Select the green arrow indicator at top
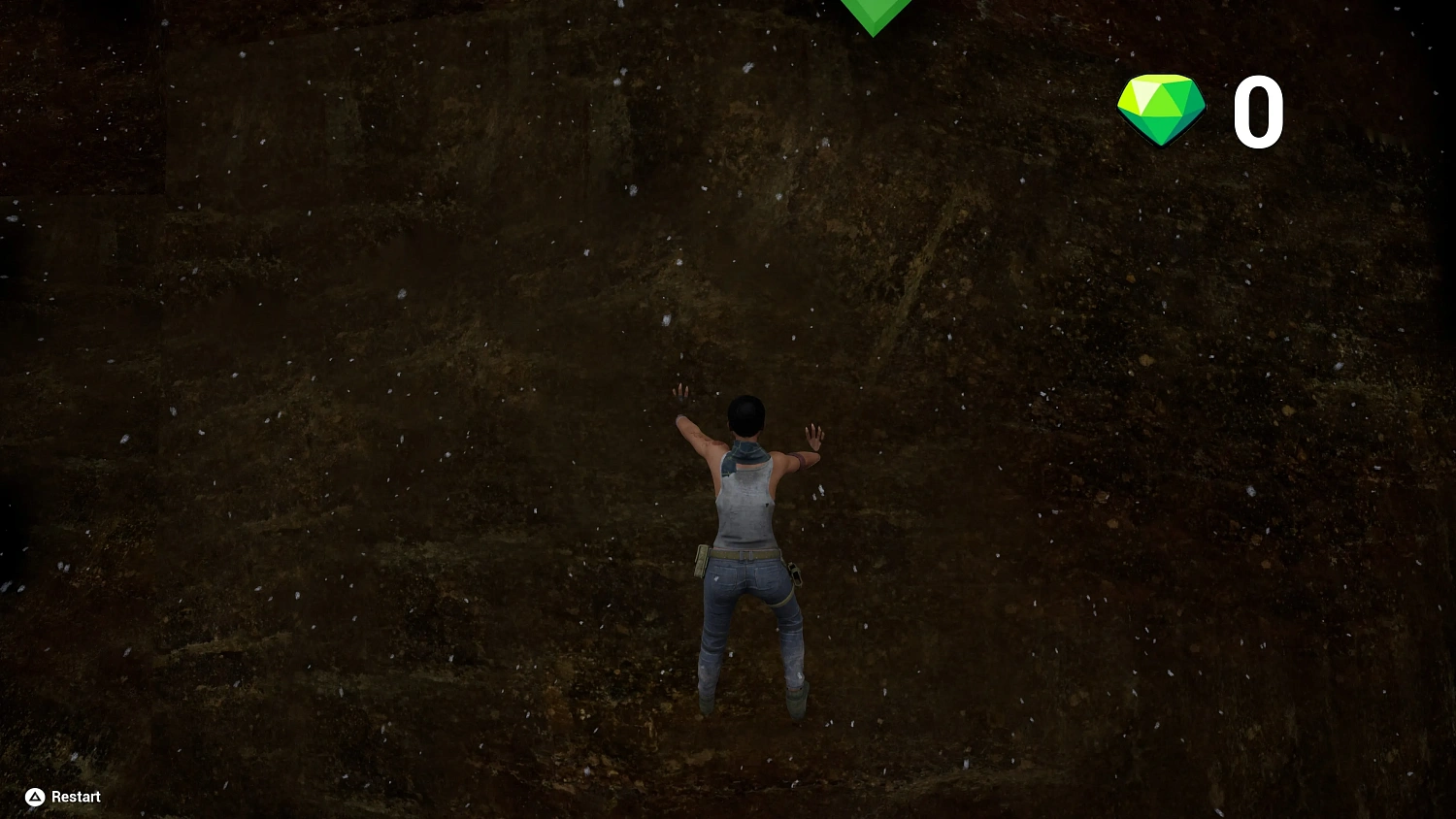Image resolution: width=1456 pixels, height=819 pixels. coord(872,15)
